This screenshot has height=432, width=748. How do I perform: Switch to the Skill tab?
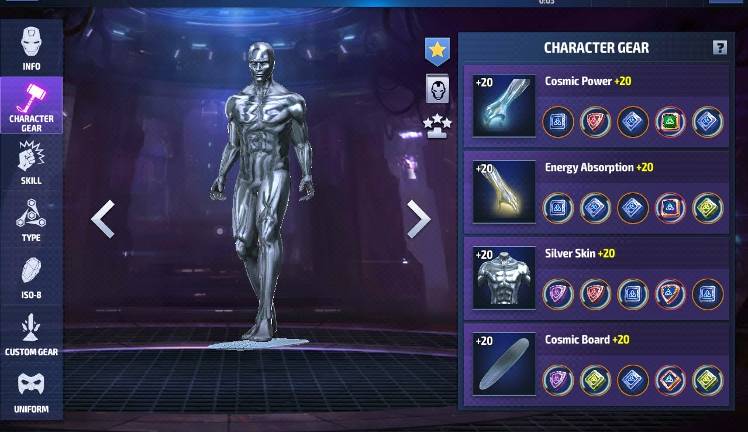31,164
